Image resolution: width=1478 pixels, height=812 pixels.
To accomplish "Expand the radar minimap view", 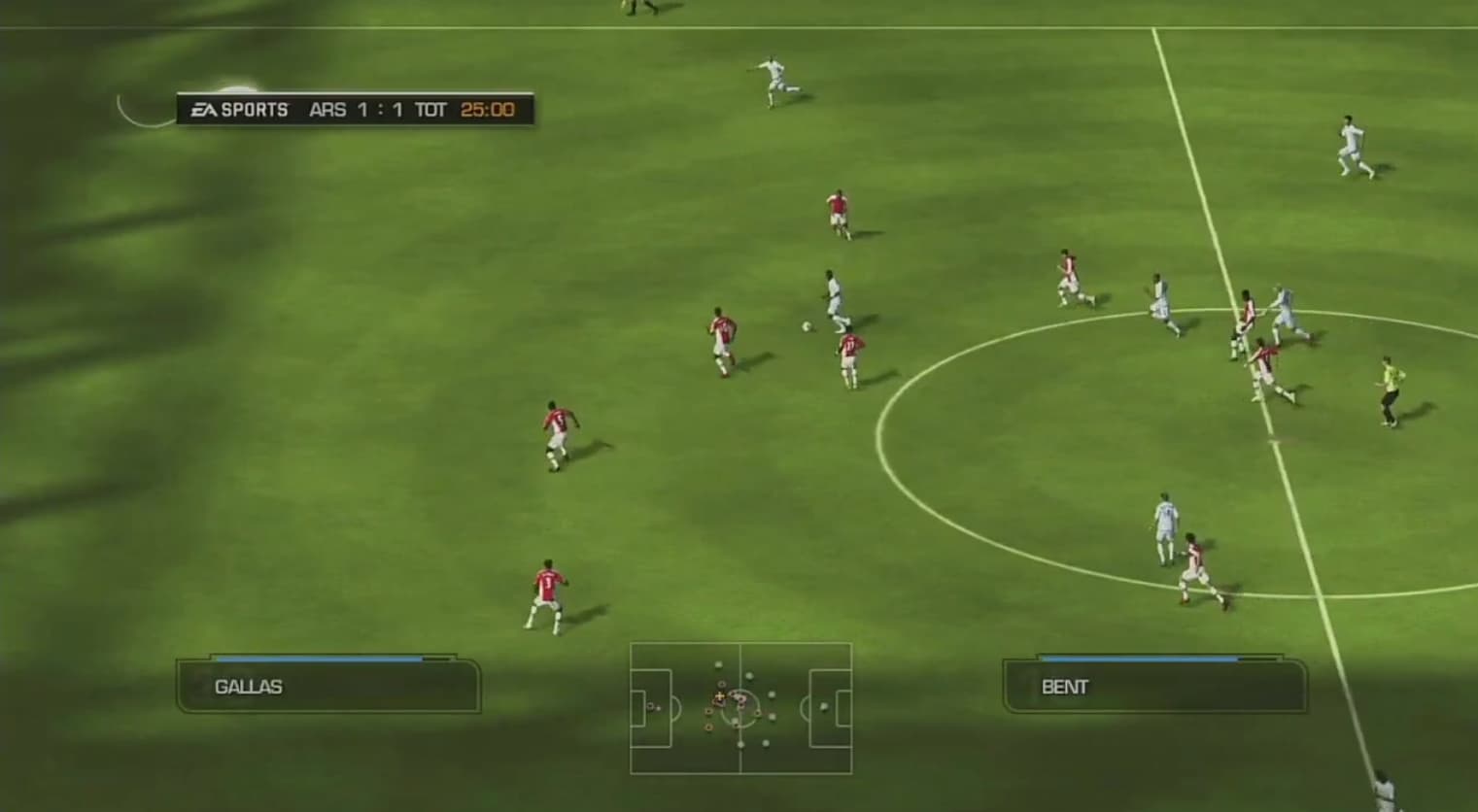I will tap(740, 707).
